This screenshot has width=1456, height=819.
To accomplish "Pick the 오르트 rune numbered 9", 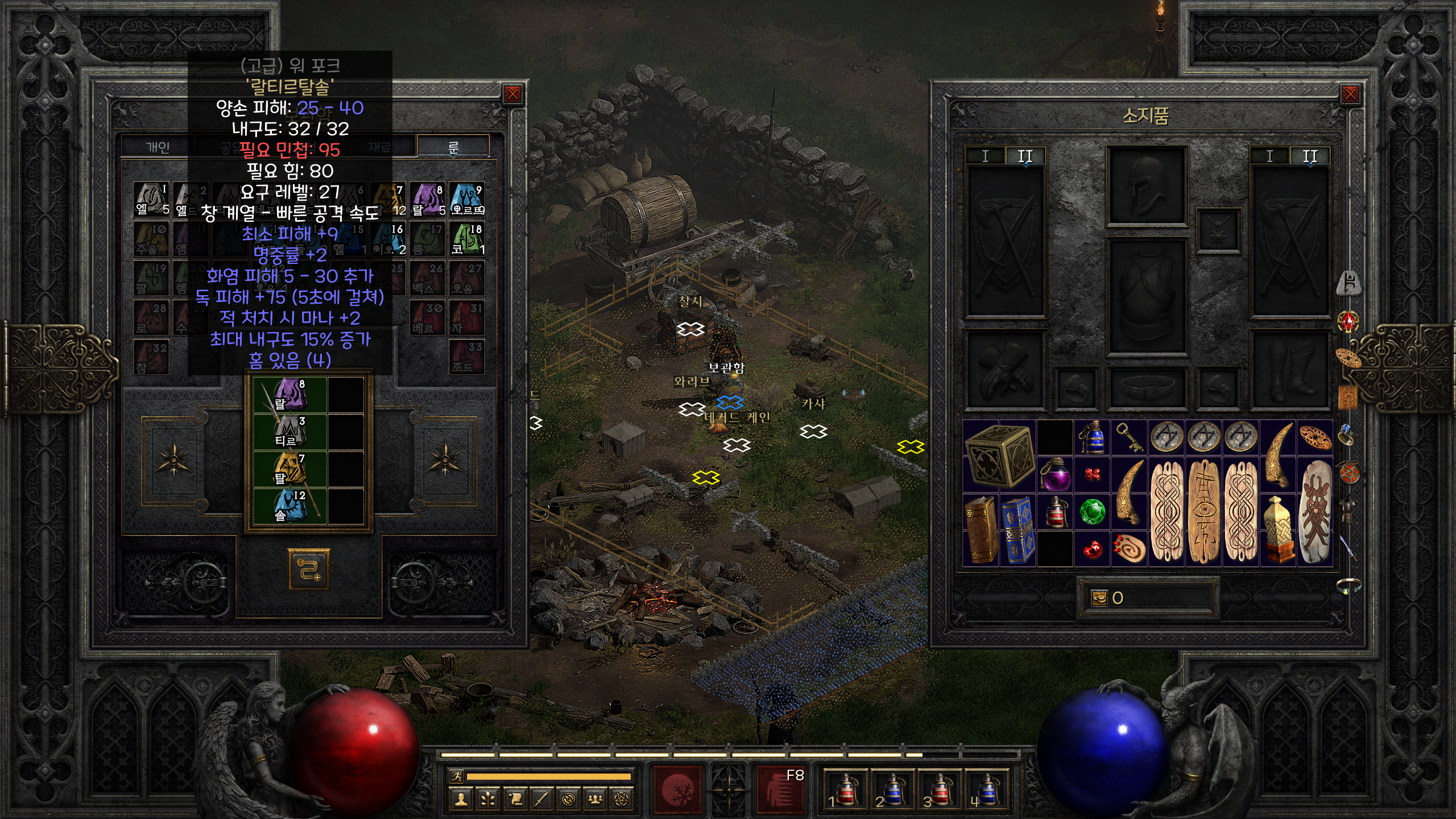I will (467, 199).
